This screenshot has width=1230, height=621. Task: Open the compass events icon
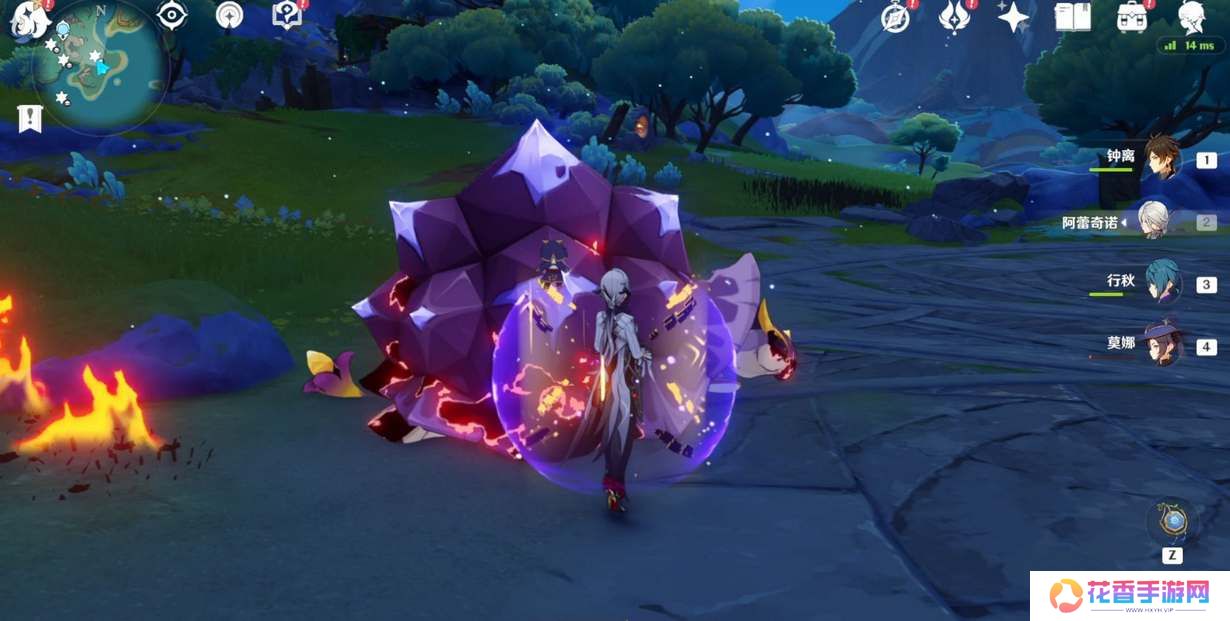click(895, 17)
